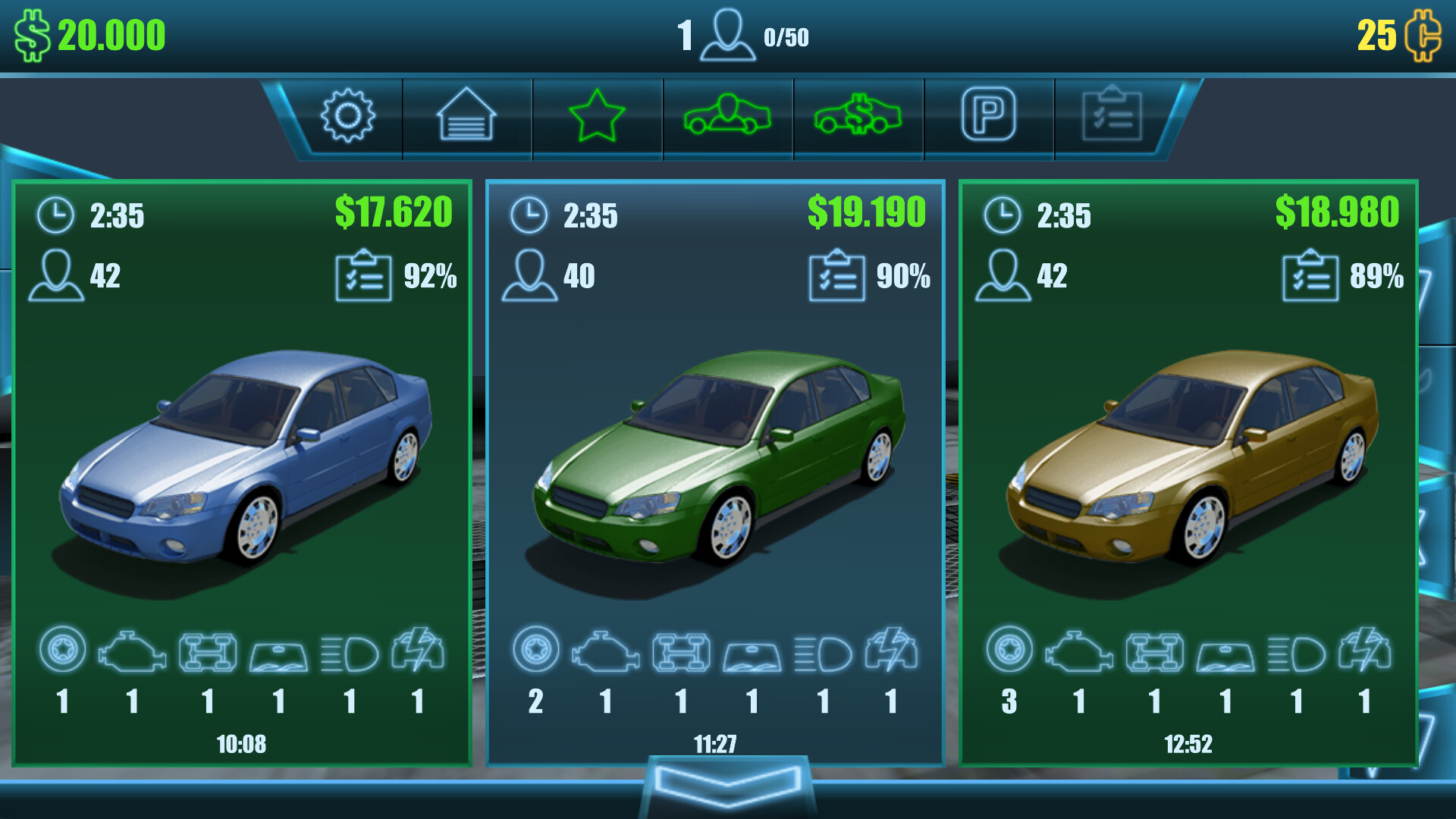The image size is (1456, 819).
Task: Select the engine icon on the green car order
Action: point(604,651)
